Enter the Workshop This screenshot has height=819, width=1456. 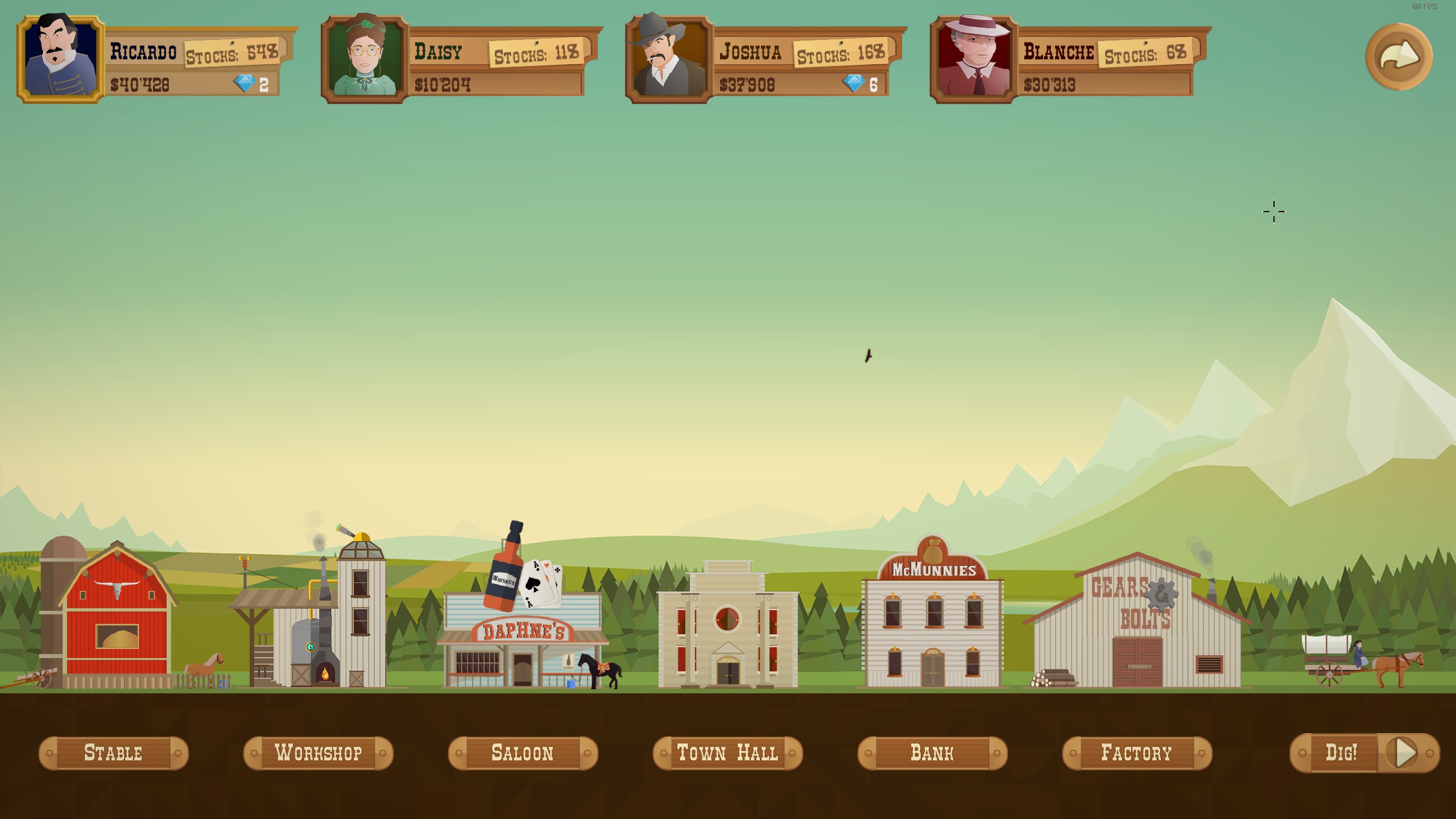pyautogui.click(x=318, y=753)
